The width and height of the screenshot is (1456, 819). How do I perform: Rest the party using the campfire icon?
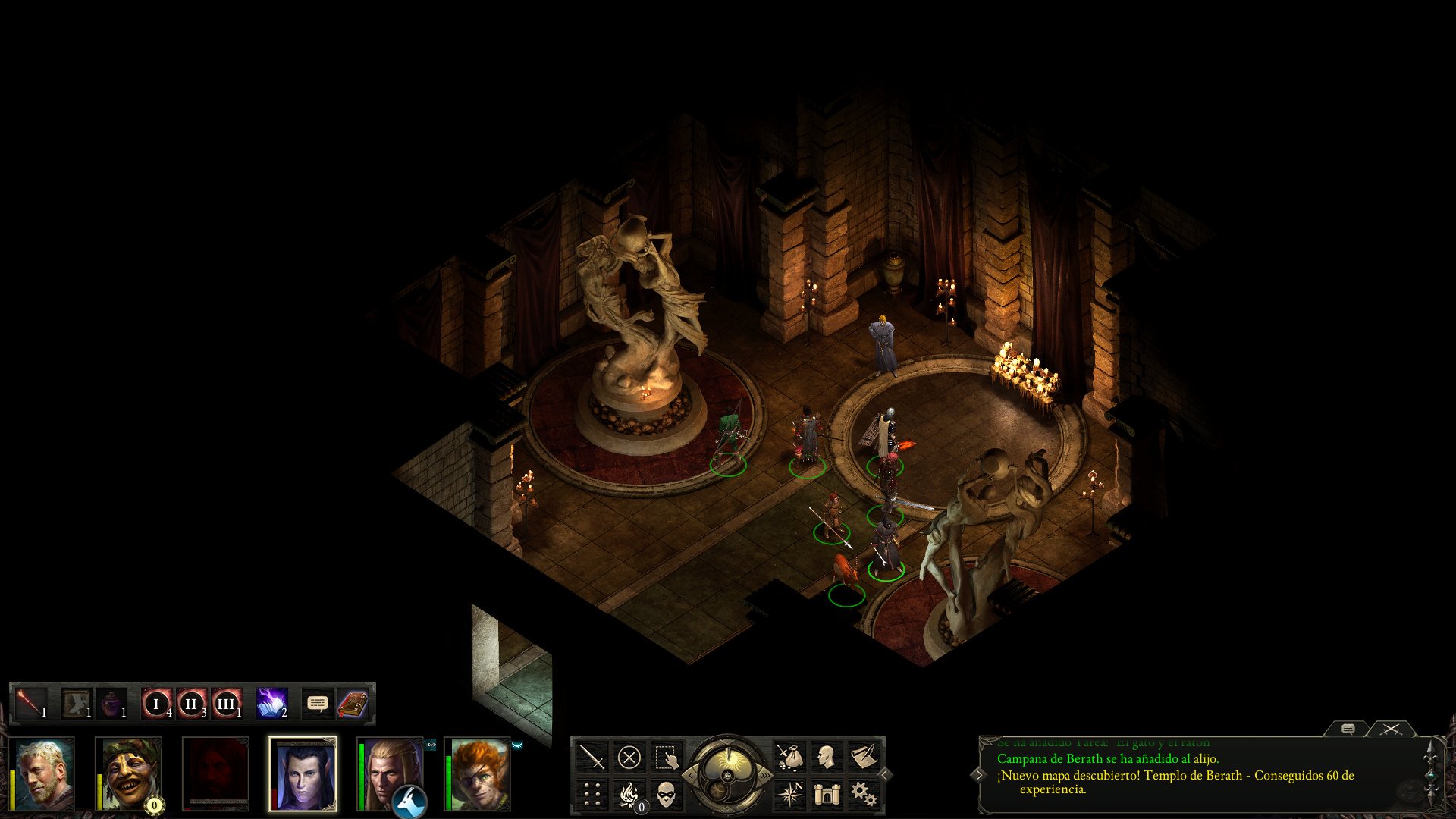tap(629, 795)
